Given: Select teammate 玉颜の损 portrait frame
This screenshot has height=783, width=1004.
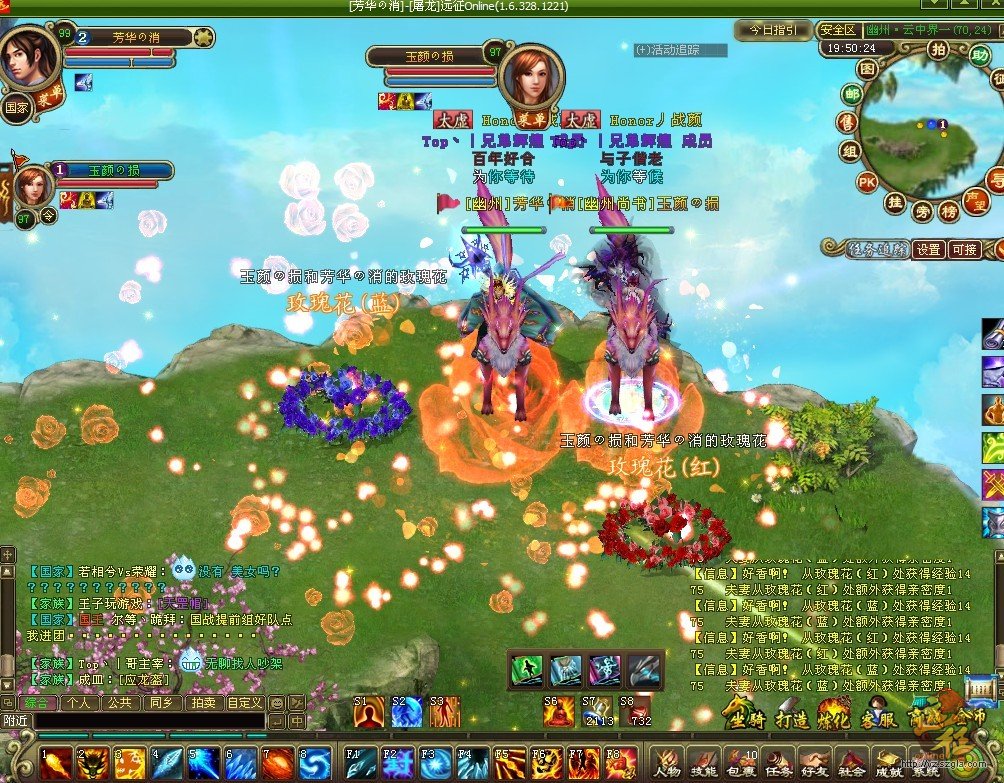Looking at the screenshot, I should (x=33, y=187).
